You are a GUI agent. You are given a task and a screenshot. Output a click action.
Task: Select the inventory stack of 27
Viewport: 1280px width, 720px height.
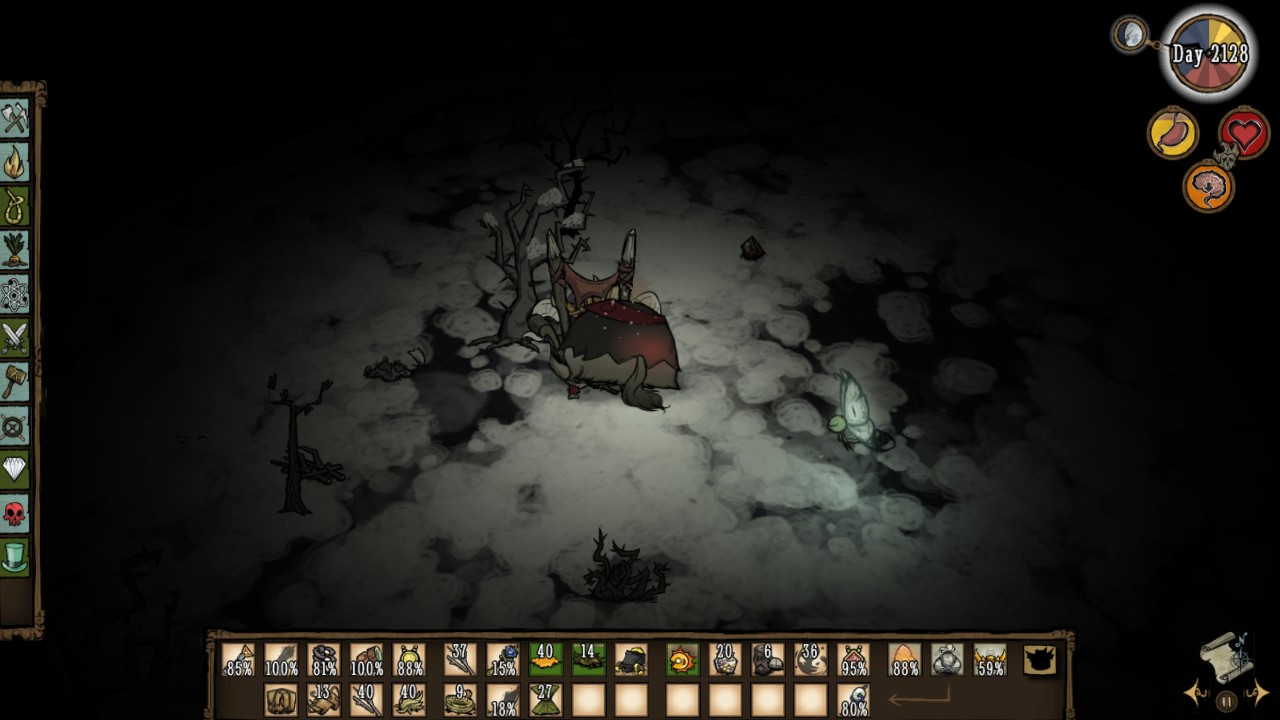click(545, 699)
